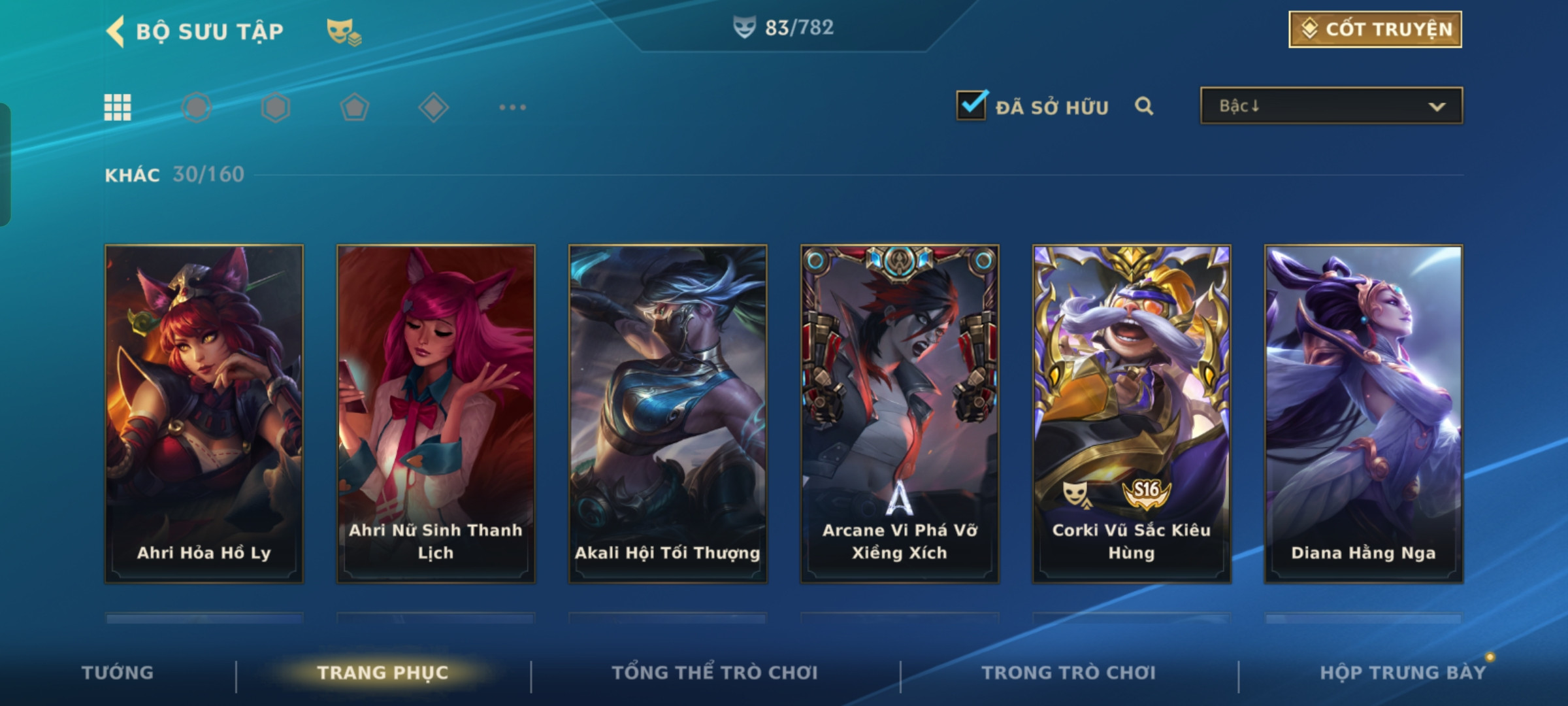Show more filters via three dots

click(x=512, y=107)
